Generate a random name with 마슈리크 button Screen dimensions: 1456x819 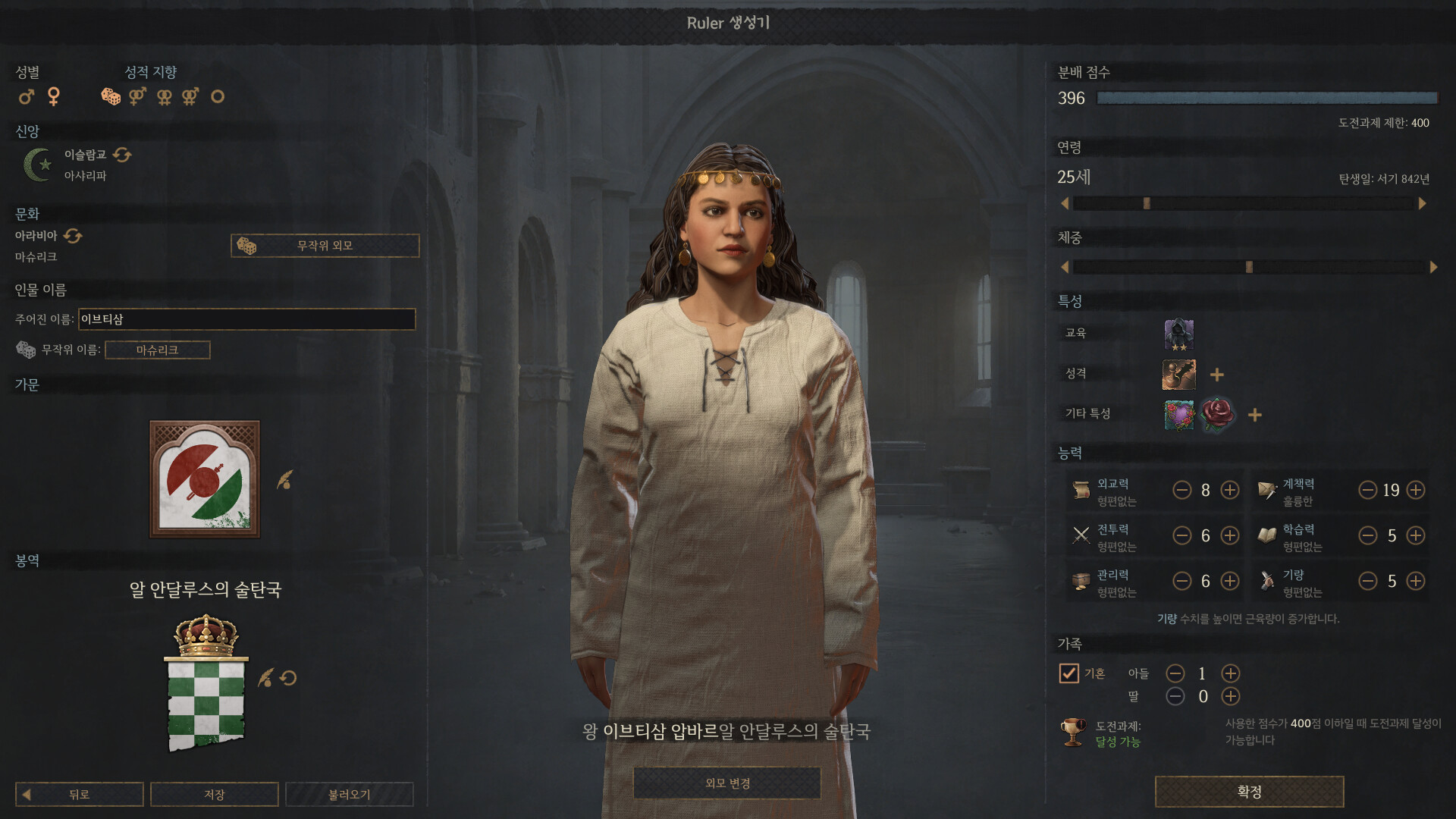coord(157,350)
